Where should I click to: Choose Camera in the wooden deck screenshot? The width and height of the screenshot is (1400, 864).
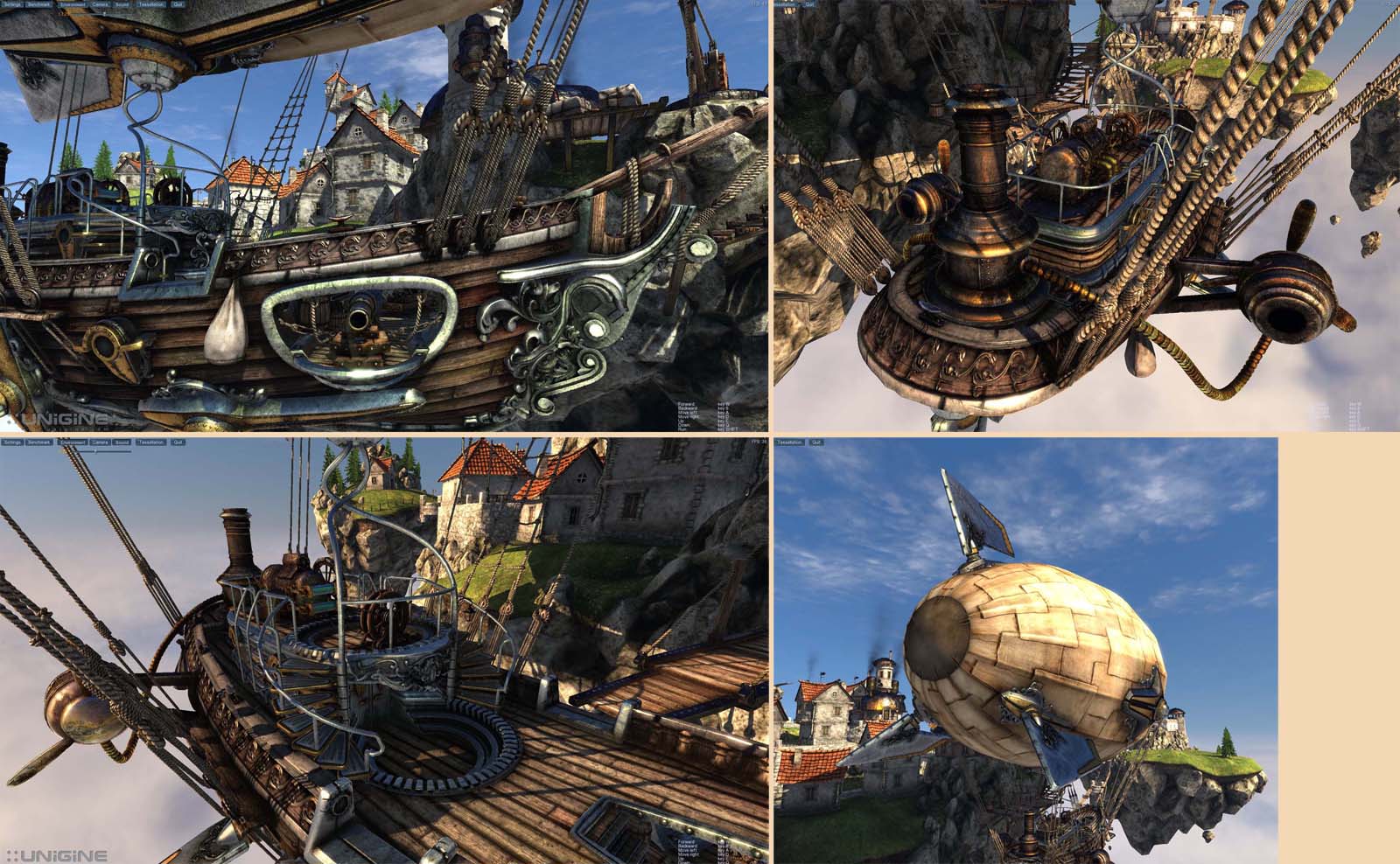coord(101,442)
